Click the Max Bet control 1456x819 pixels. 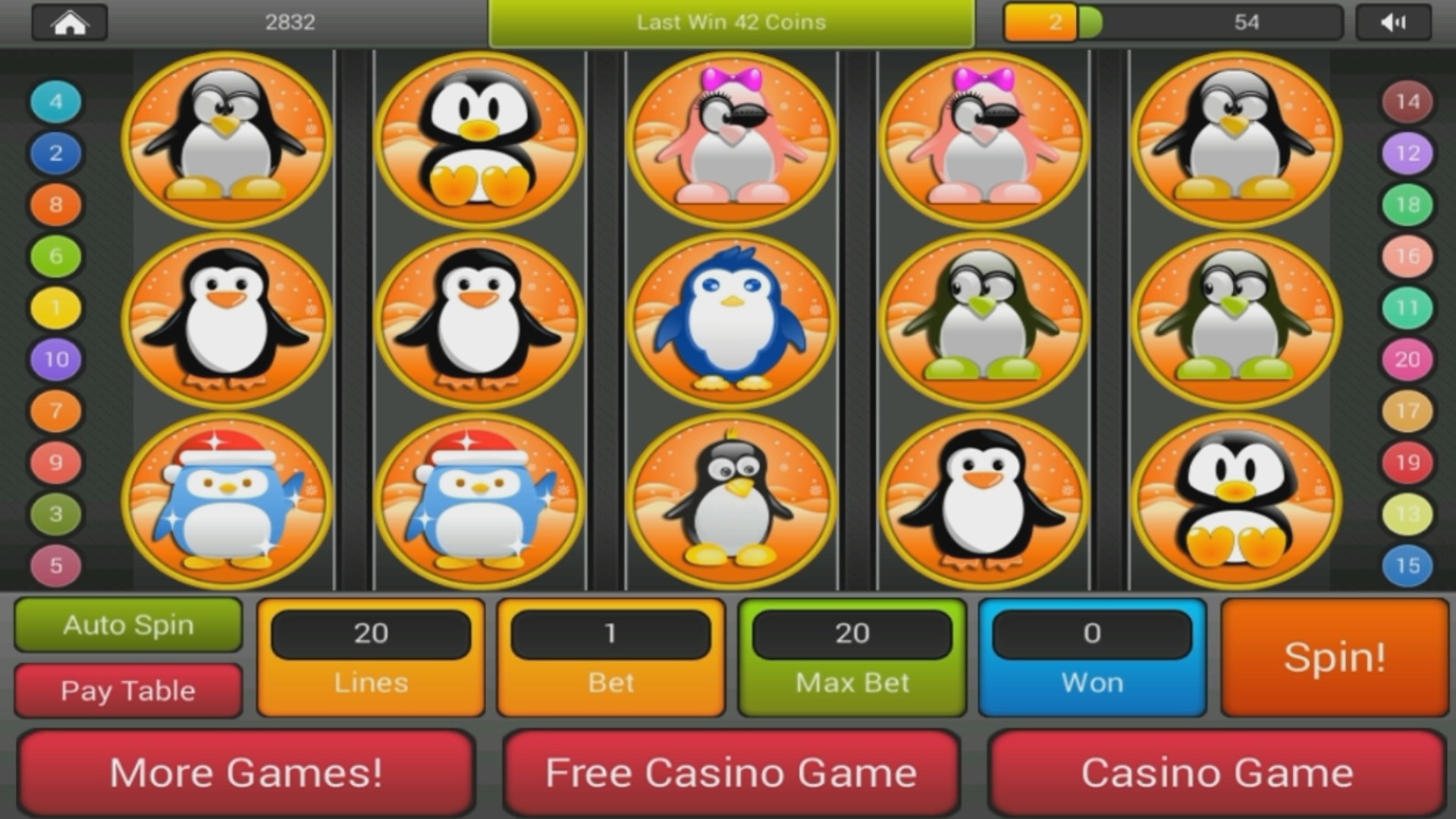(851, 657)
